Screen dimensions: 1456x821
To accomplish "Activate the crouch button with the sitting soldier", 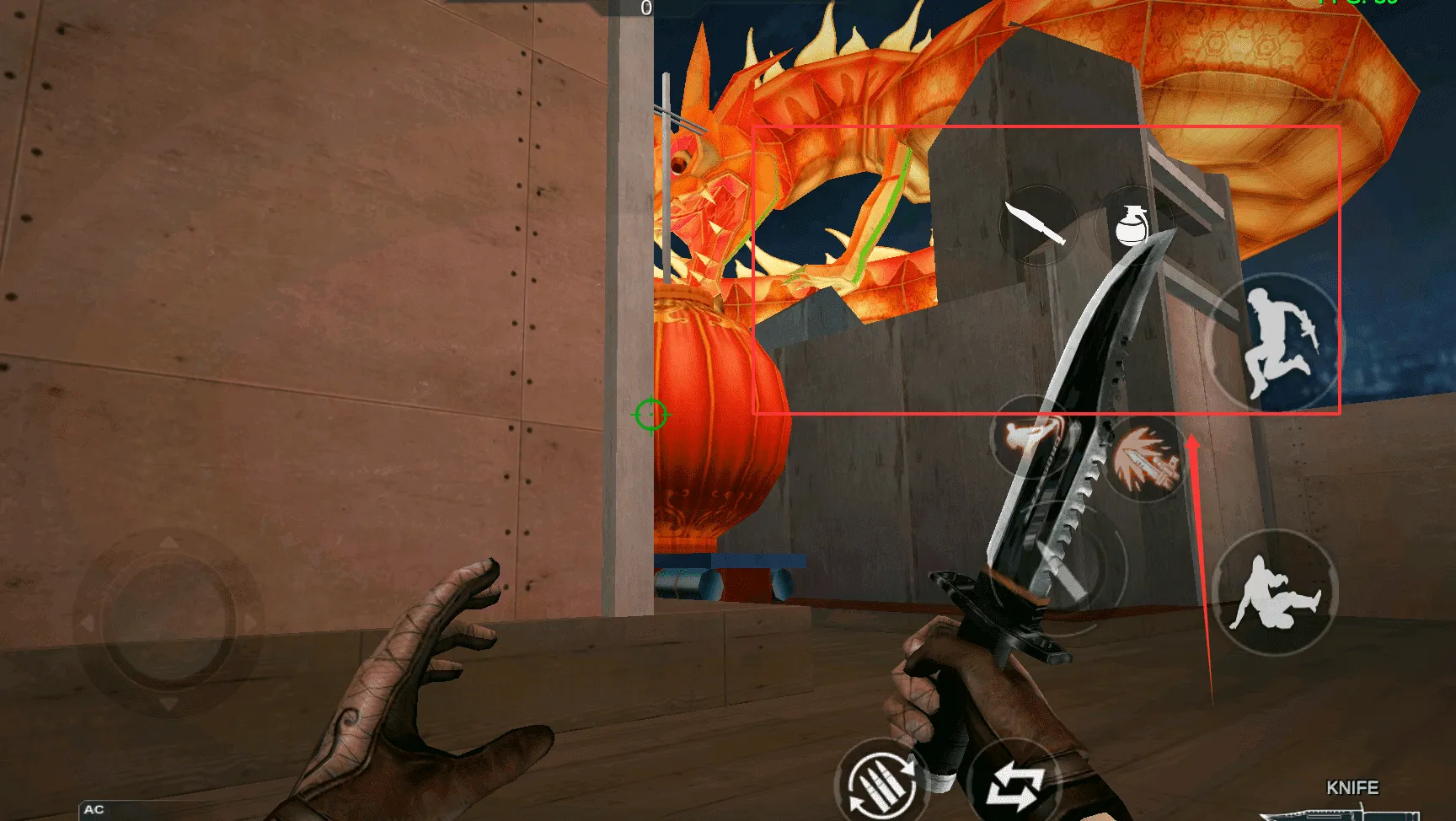I will tap(1276, 592).
